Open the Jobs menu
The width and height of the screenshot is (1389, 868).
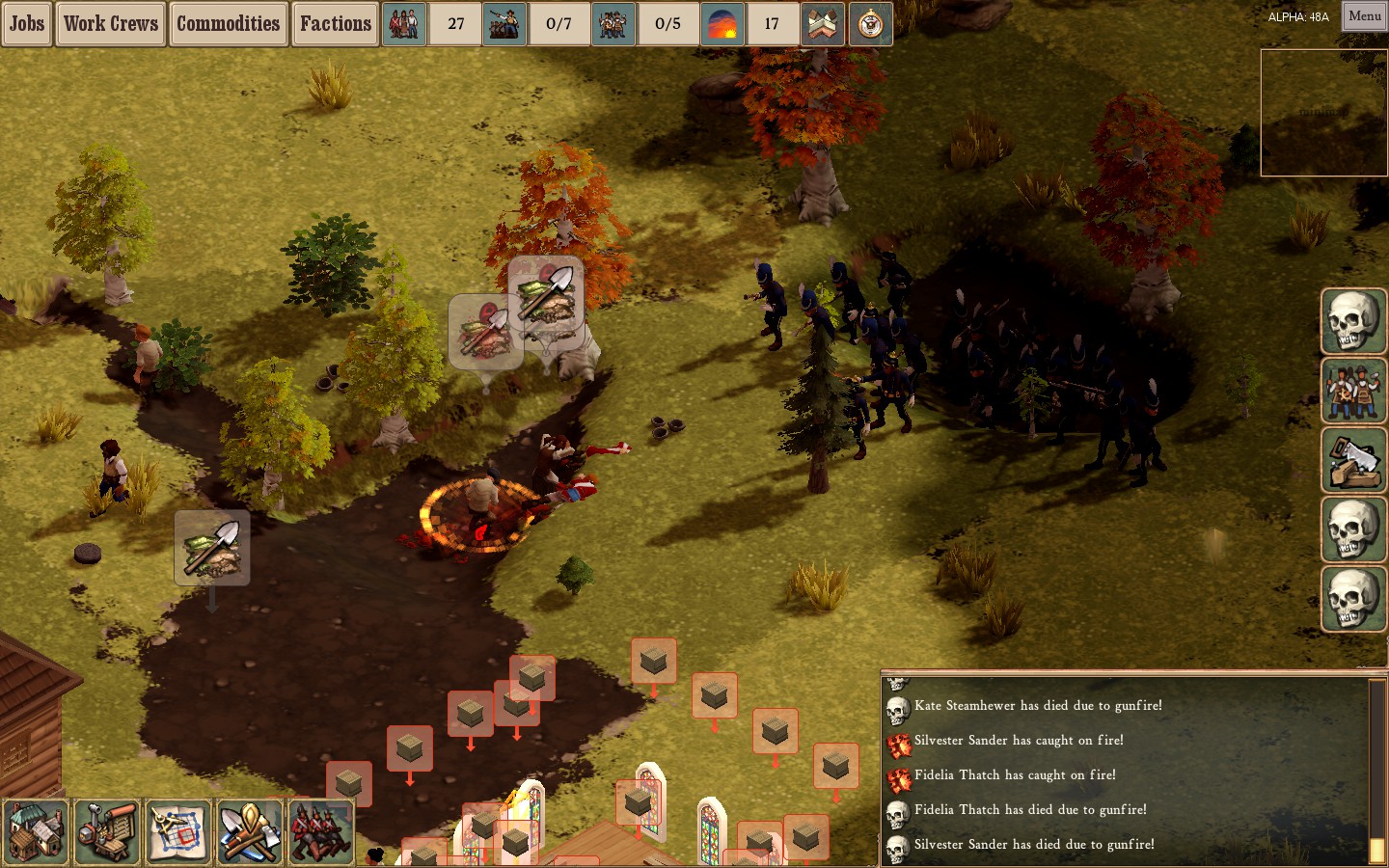25,24
